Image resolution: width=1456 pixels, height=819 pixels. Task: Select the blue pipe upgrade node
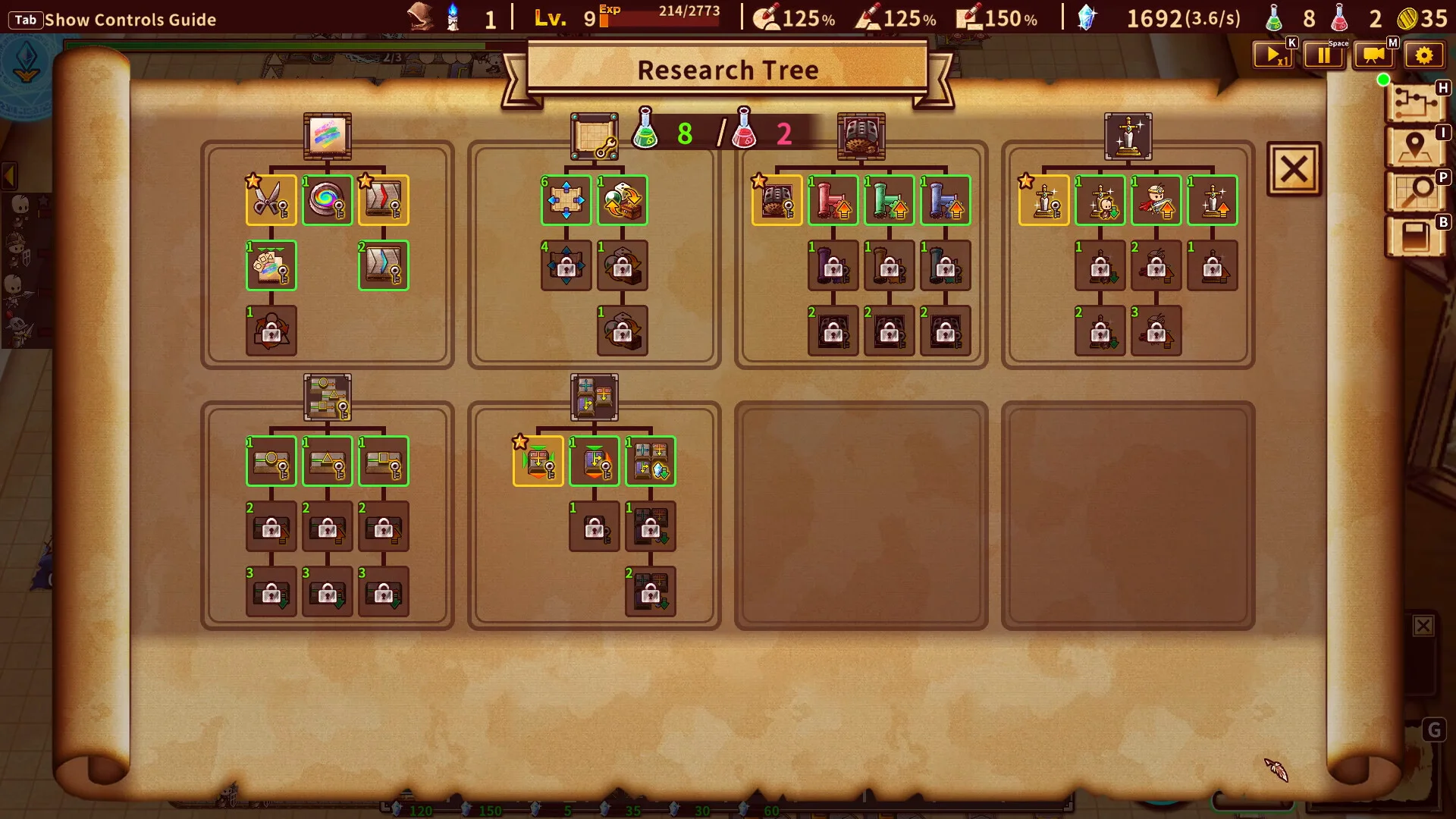point(945,200)
